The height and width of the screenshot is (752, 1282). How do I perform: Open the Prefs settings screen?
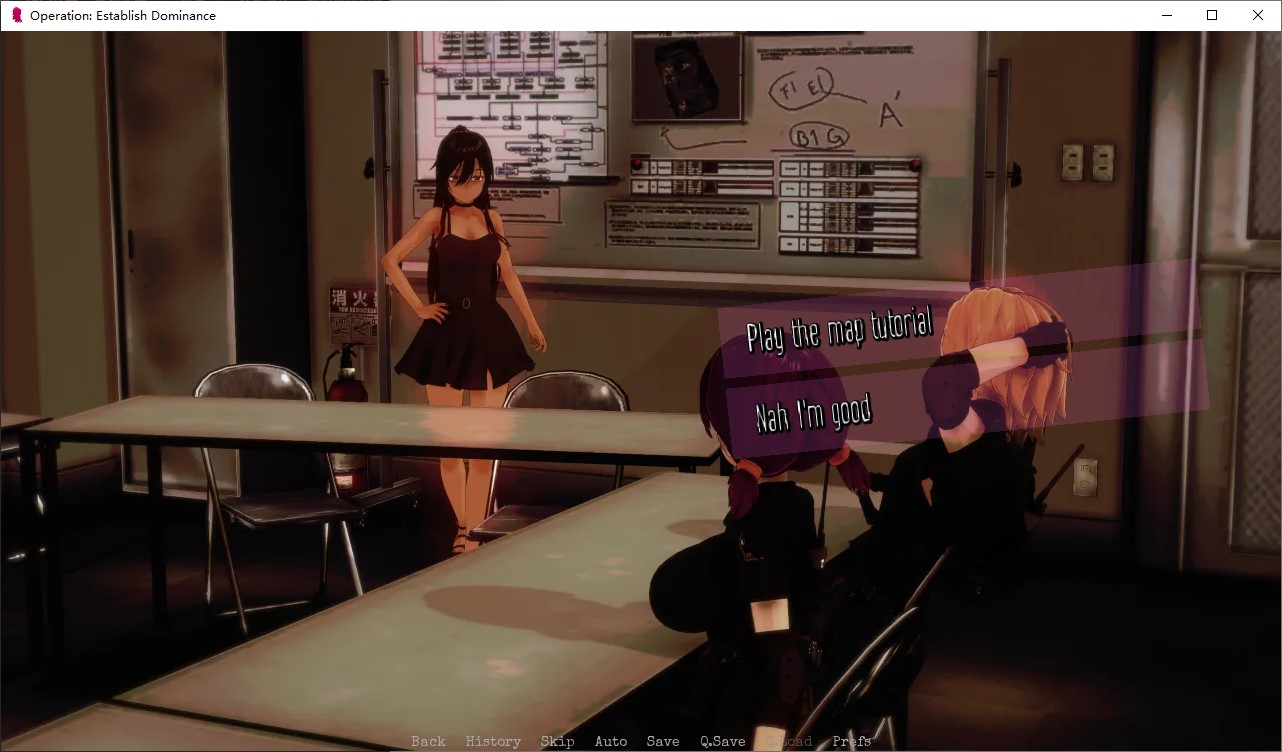tap(850, 741)
